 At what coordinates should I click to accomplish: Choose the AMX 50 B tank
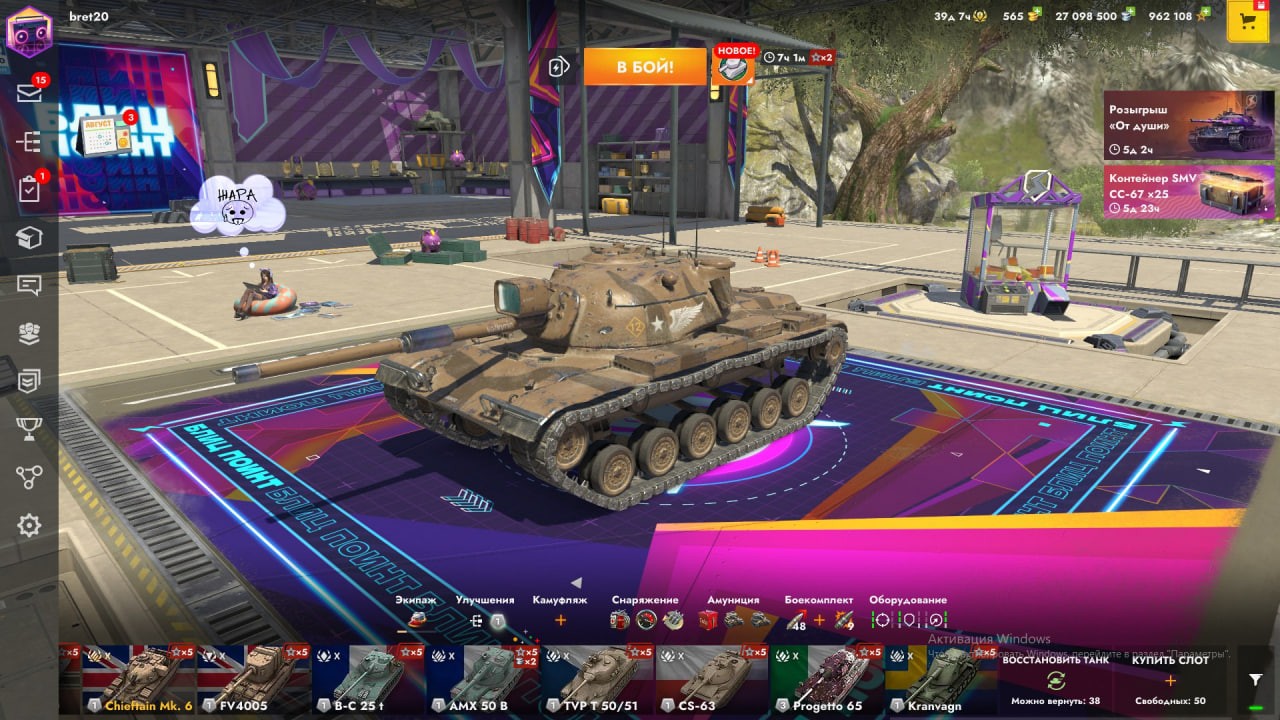tap(484, 680)
